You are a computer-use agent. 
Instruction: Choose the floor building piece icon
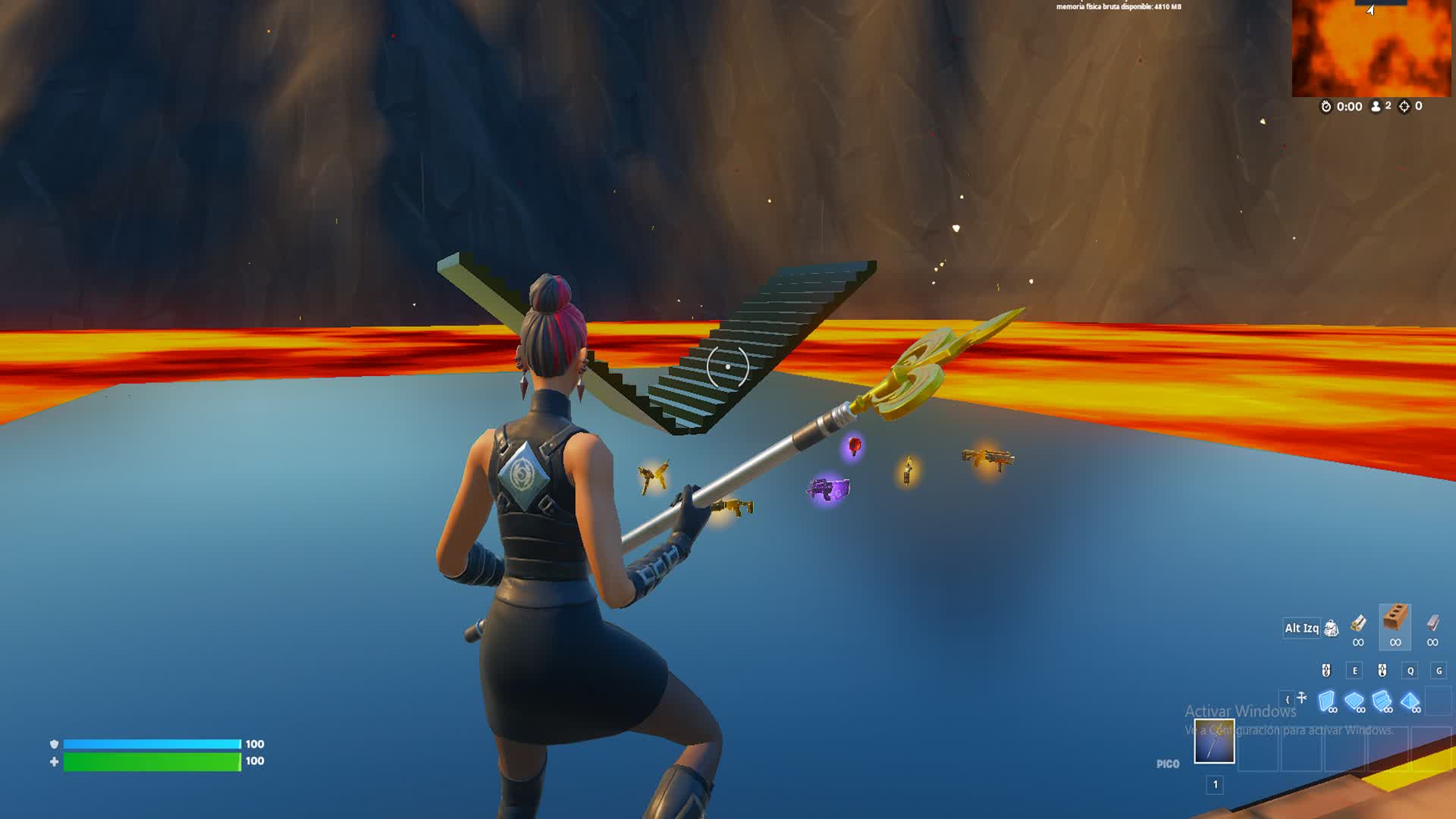pos(1354,699)
